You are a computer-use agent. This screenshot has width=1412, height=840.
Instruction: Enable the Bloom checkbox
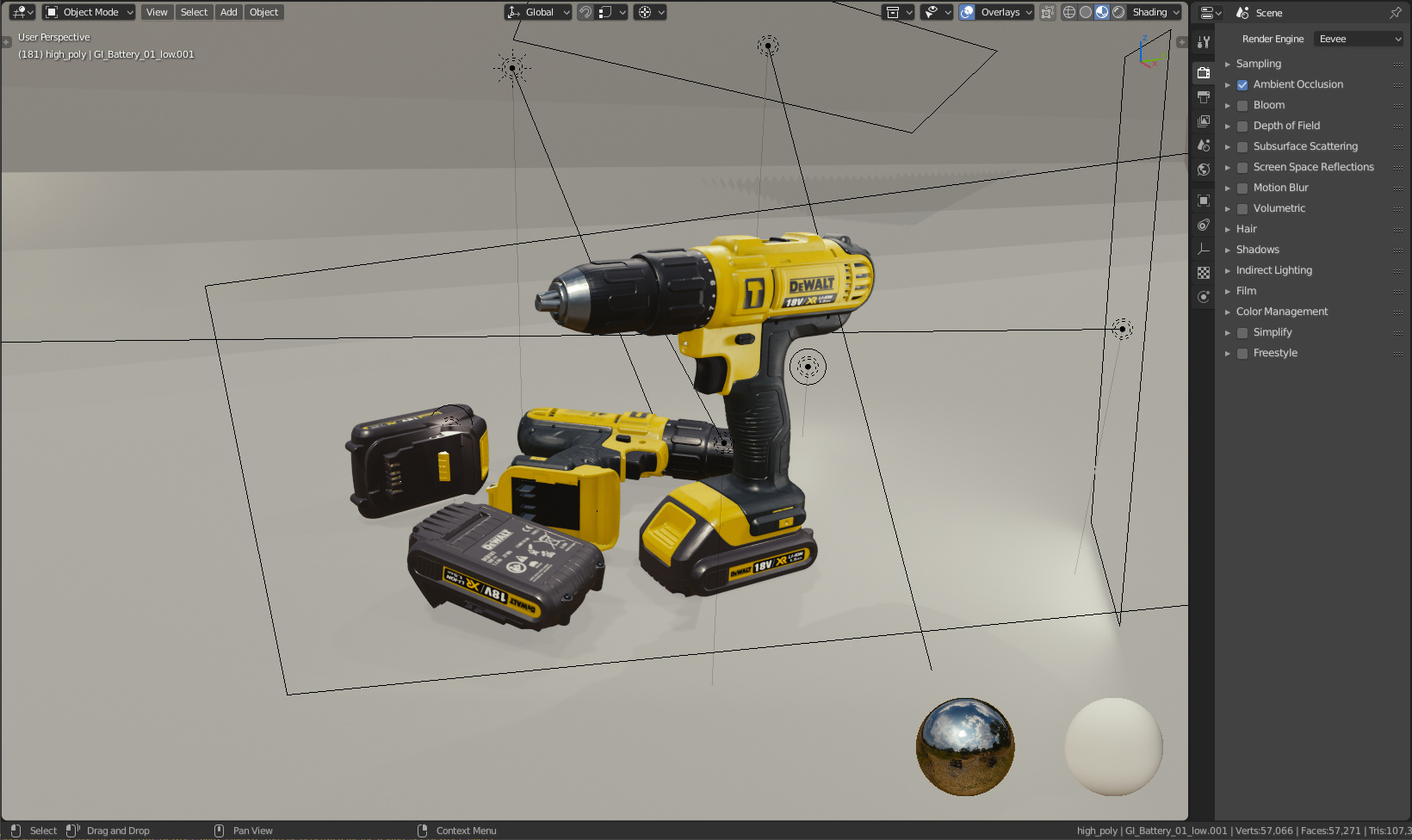pyautogui.click(x=1242, y=104)
